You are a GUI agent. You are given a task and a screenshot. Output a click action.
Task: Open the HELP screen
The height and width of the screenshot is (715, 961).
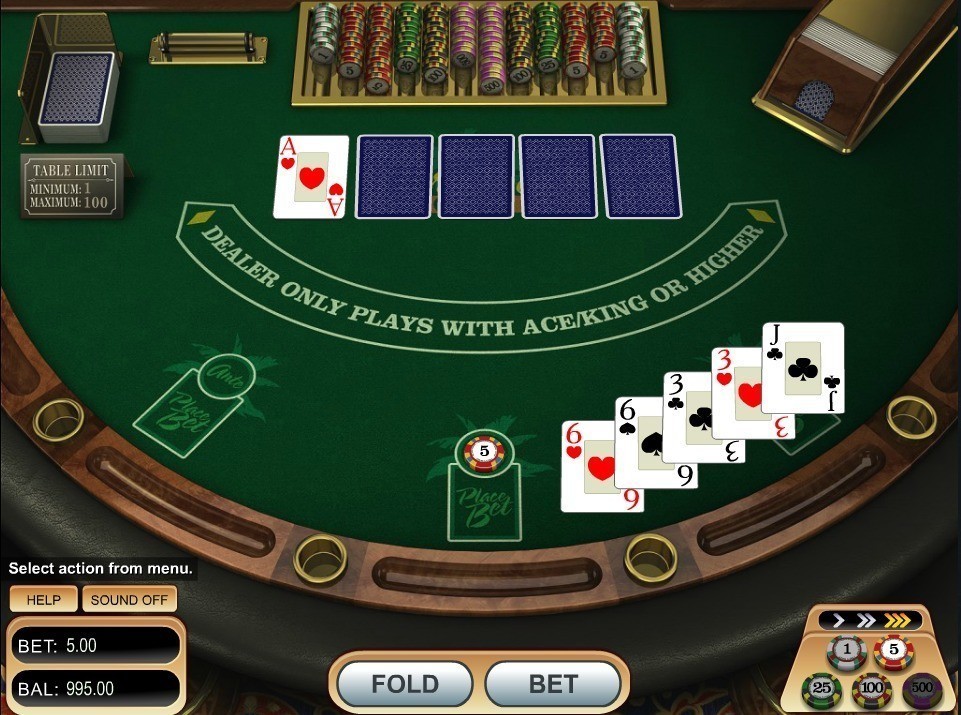pyautogui.click(x=43, y=600)
